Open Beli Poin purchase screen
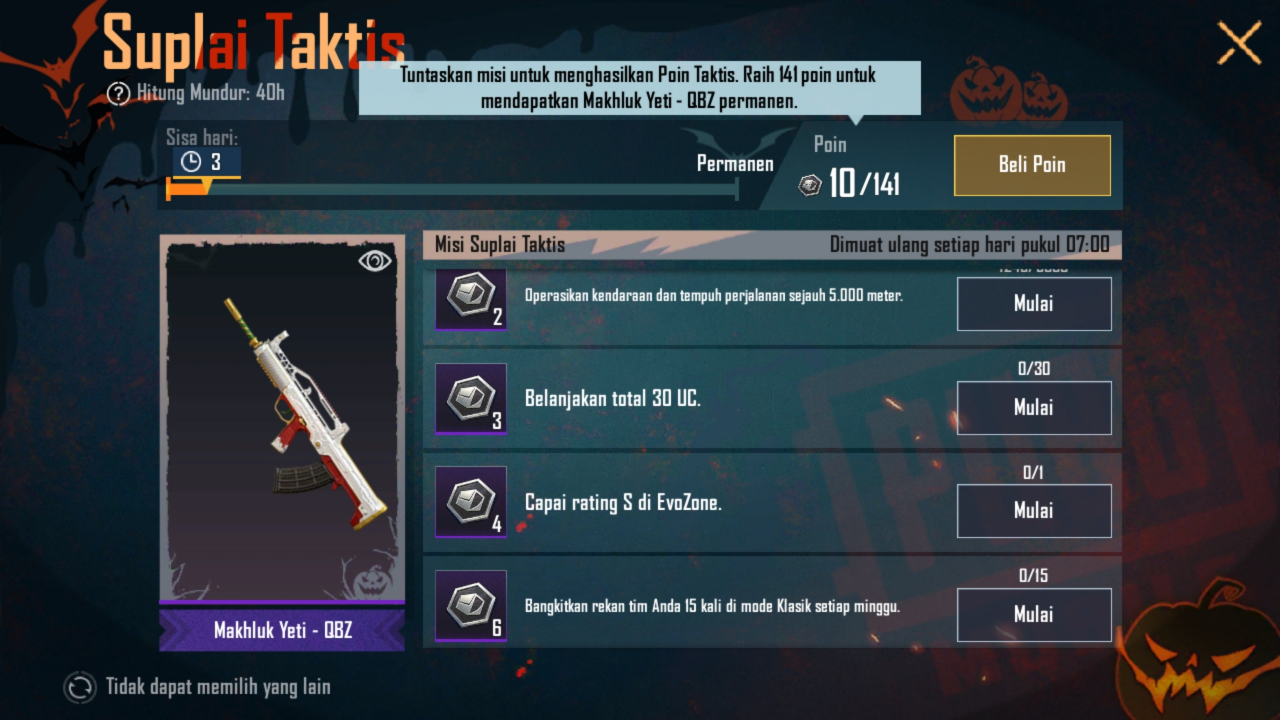 (x=1032, y=165)
